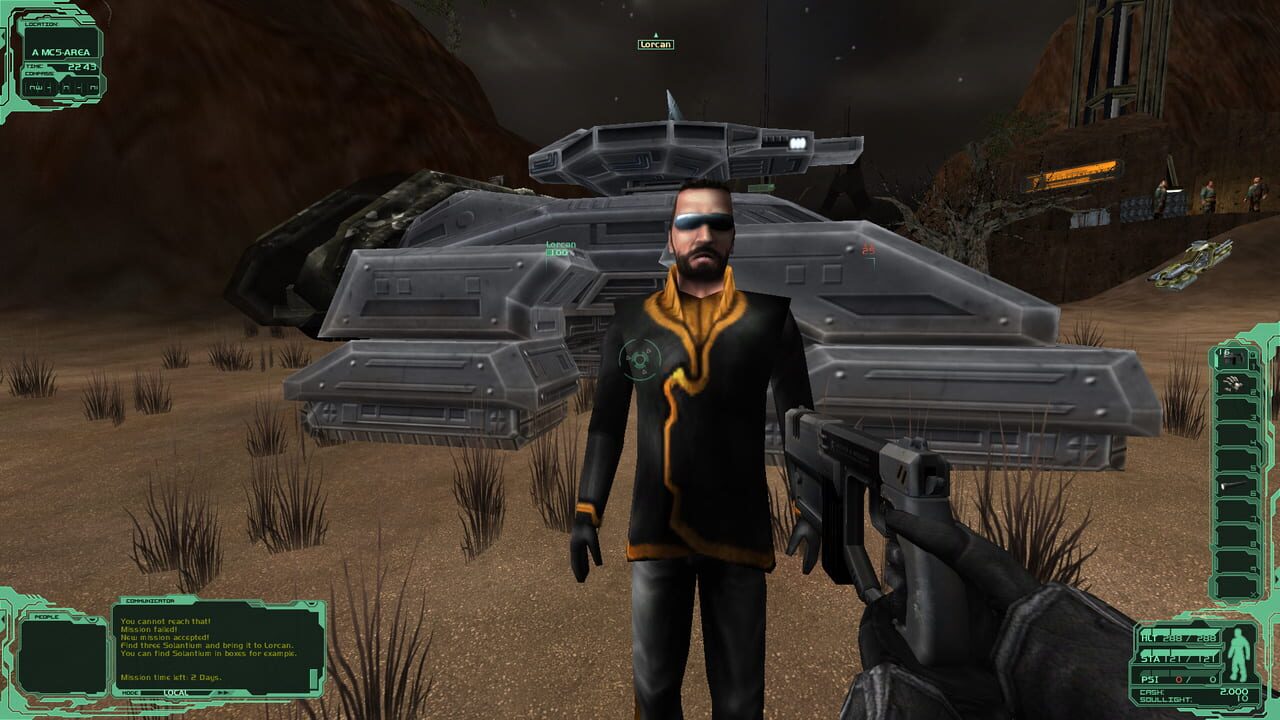The width and height of the screenshot is (1280, 720).
Task: Select the LOCATION header on the map panel
Action: coord(41,24)
